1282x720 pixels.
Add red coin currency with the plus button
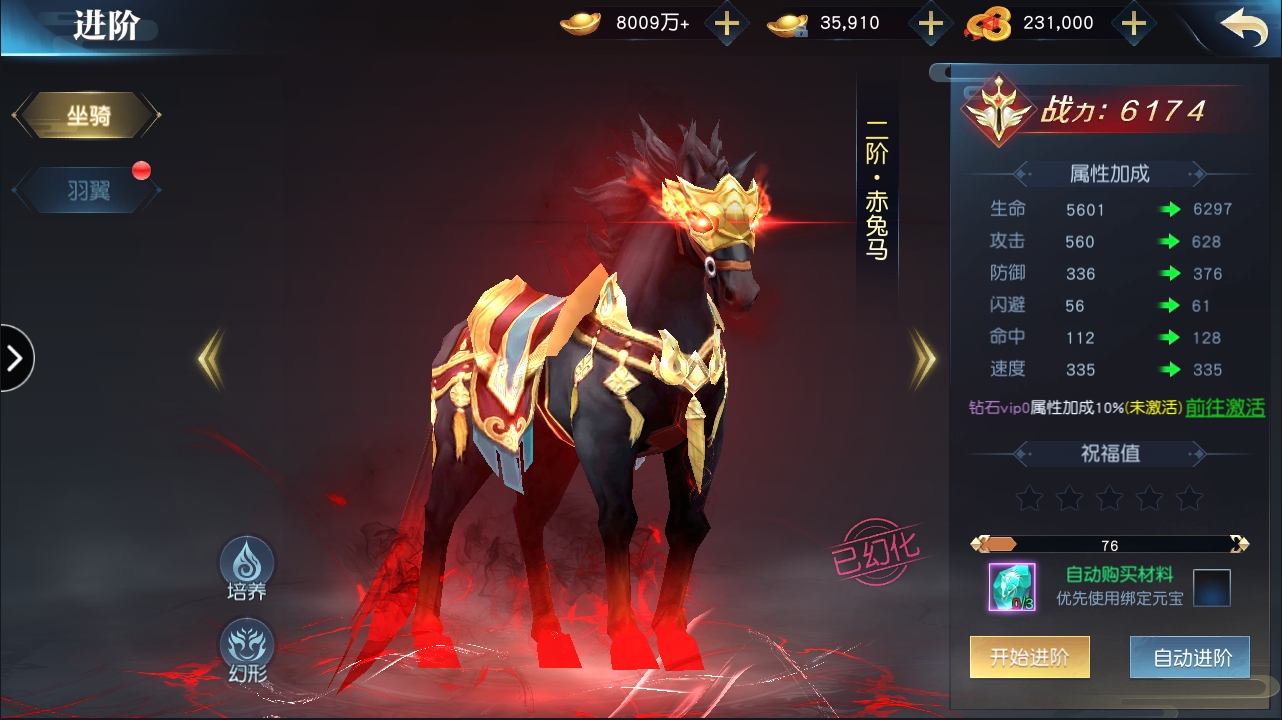[1133, 24]
